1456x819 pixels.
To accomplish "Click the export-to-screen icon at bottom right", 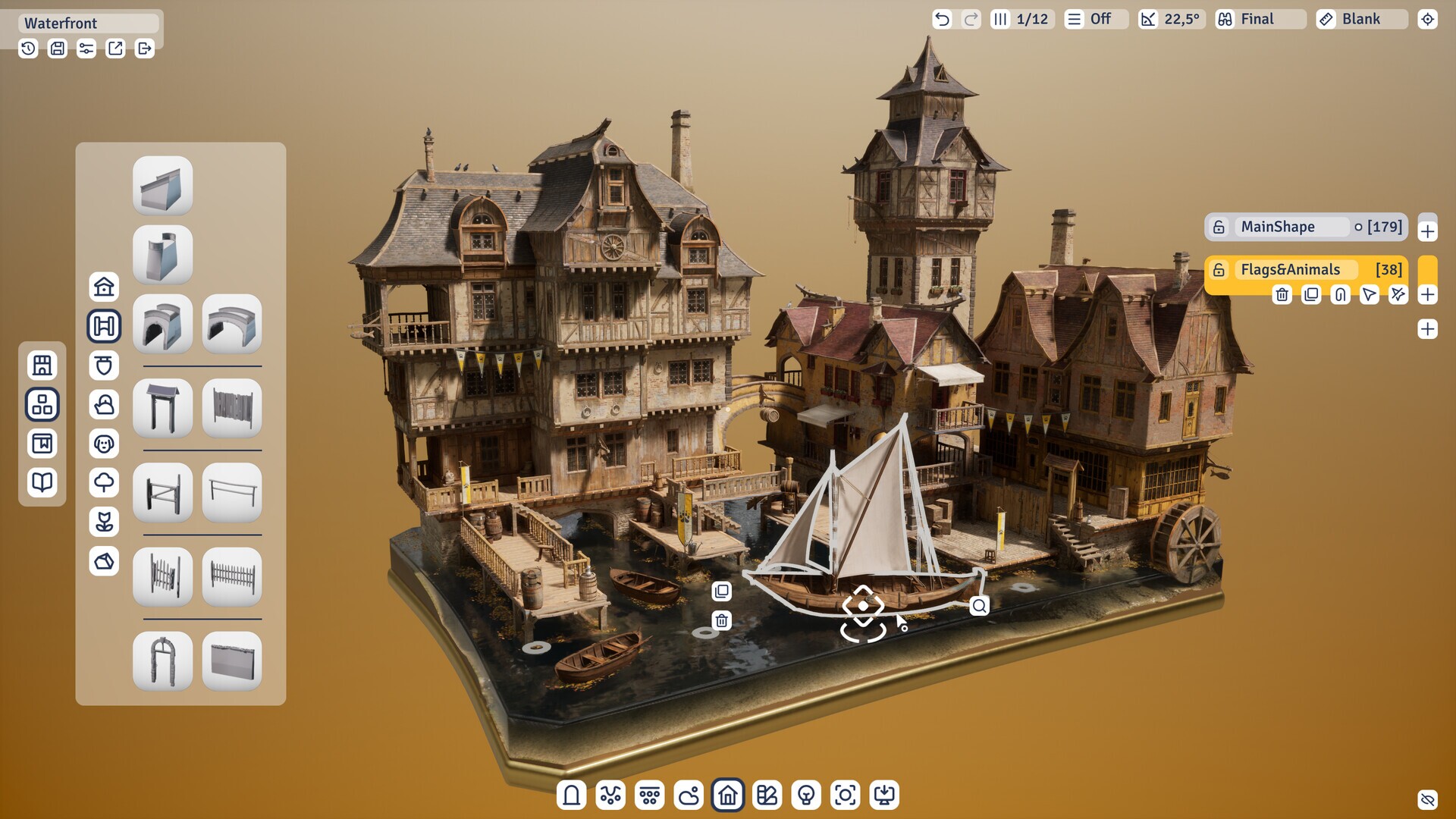I will pyautogui.click(x=885, y=795).
